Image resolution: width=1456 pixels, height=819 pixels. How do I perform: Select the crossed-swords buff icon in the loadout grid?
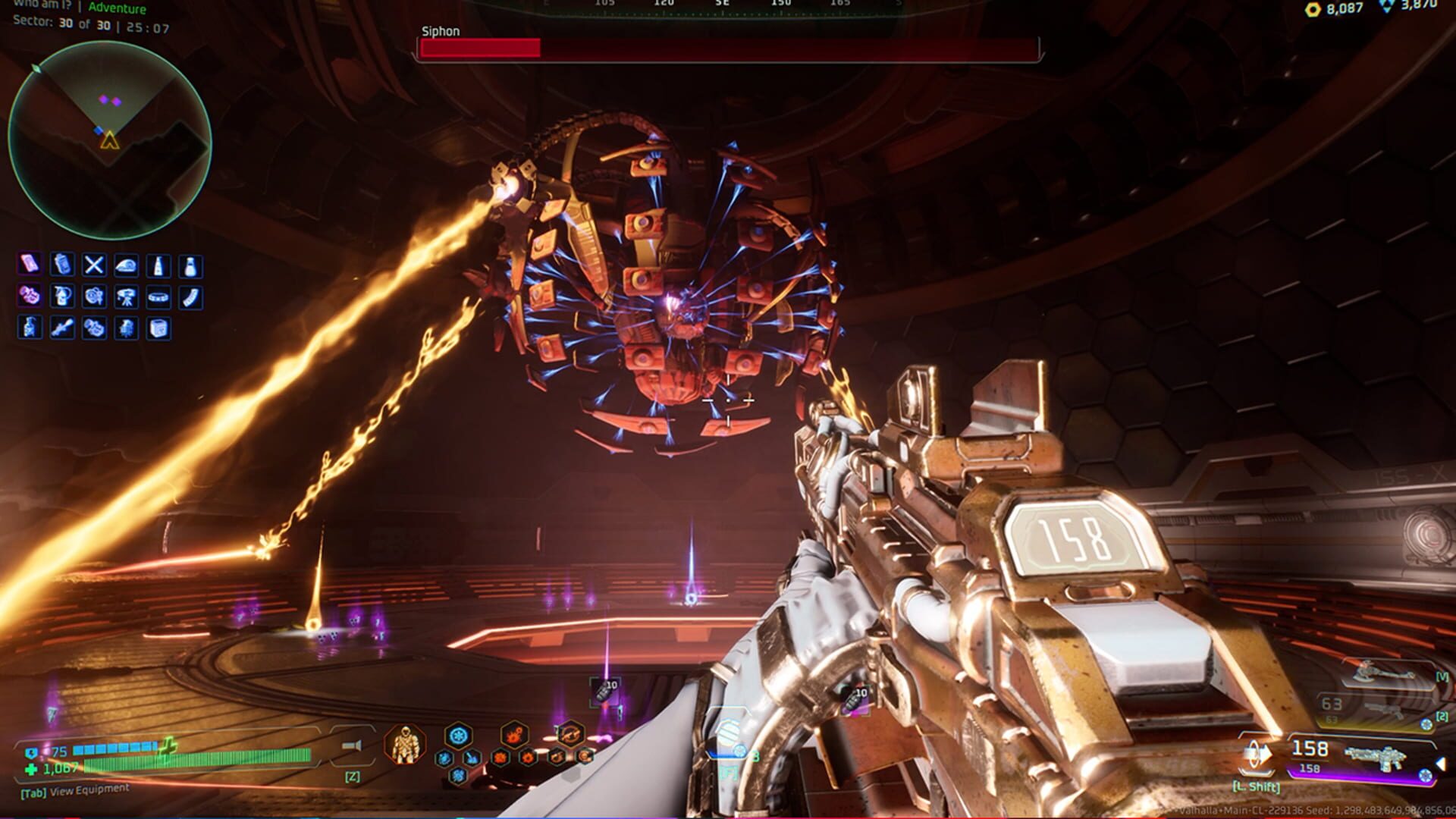94,265
